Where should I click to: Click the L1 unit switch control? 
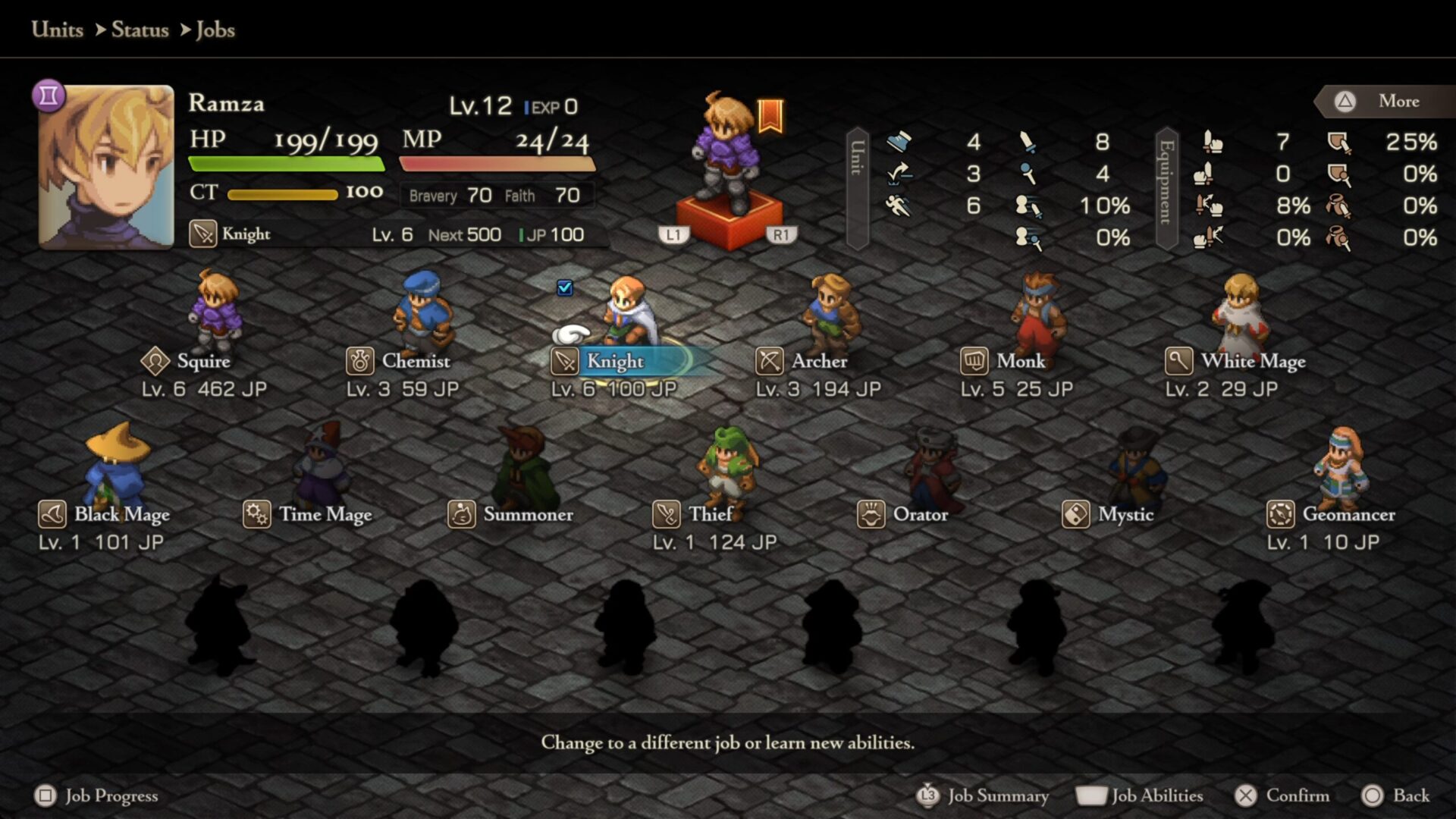click(674, 235)
